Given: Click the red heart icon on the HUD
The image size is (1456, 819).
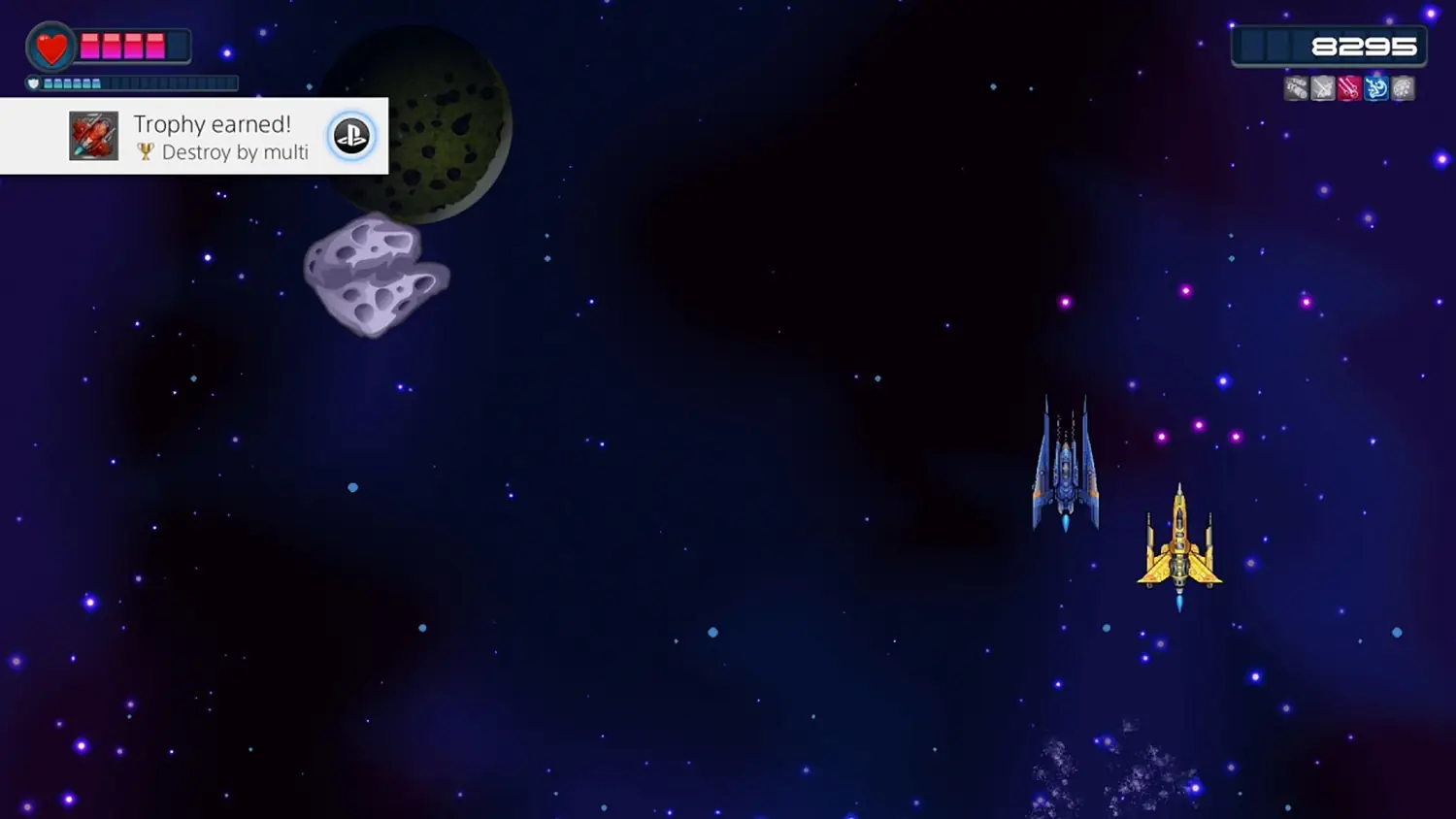Looking at the screenshot, I should pos(50,46).
